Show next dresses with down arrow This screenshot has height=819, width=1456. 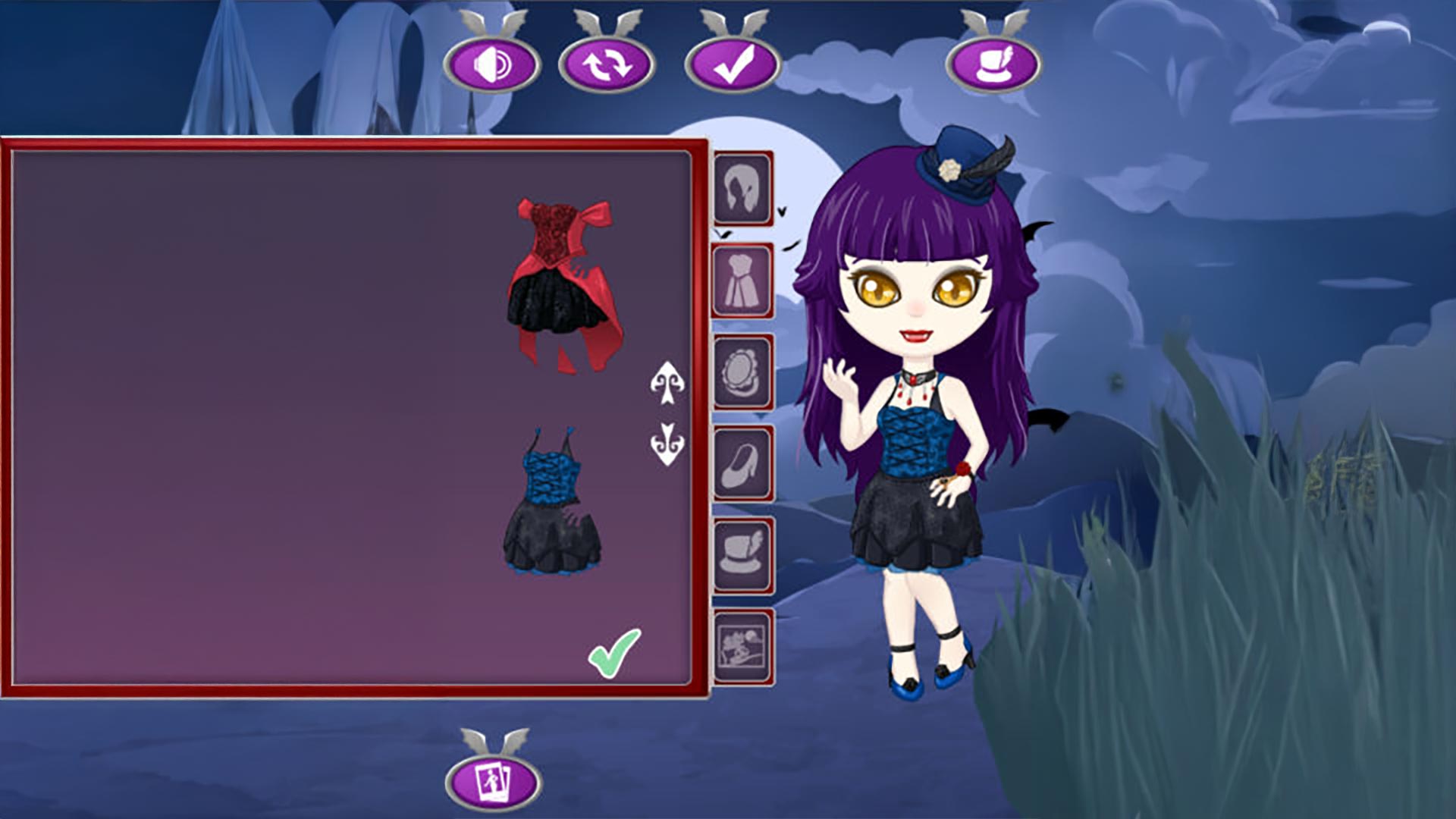point(667,444)
